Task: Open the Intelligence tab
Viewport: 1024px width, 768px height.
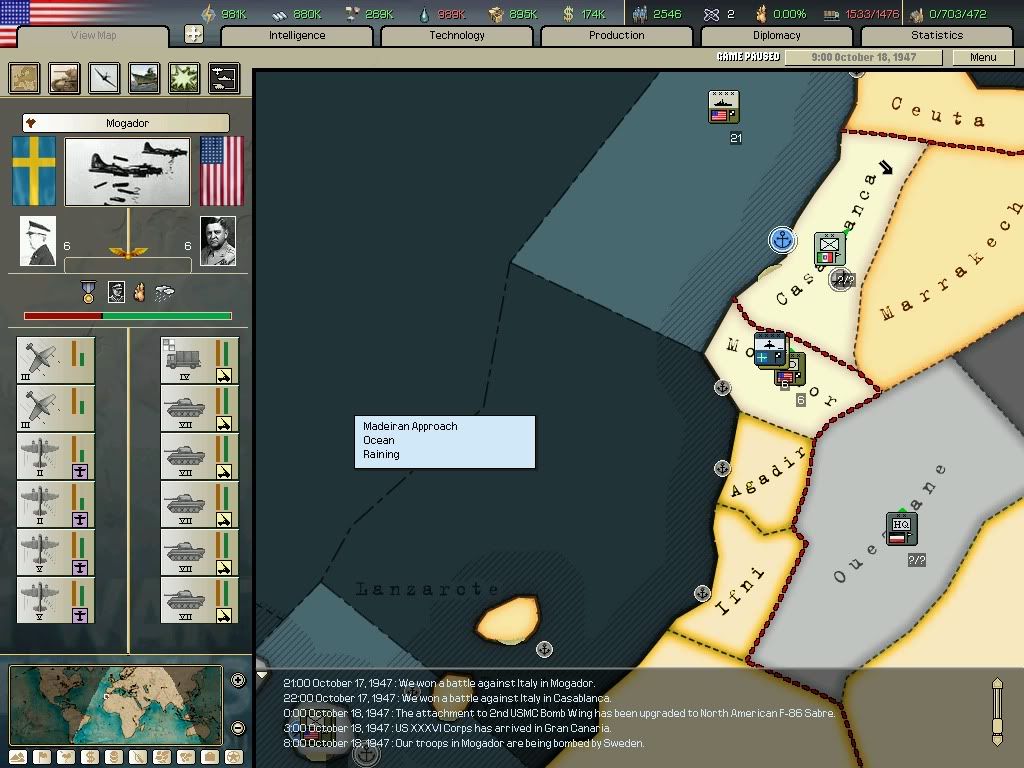Action: [x=296, y=36]
